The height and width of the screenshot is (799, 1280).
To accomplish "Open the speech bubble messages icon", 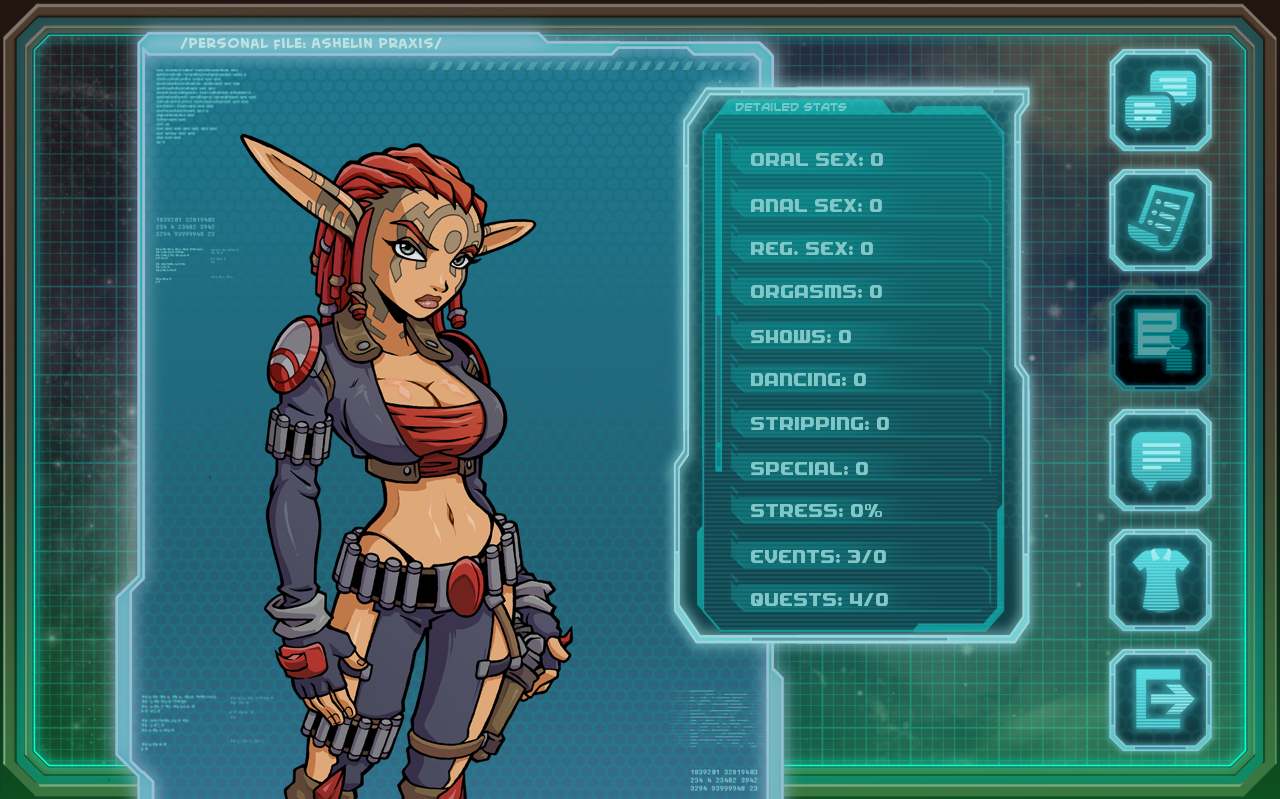I will (1159, 460).
